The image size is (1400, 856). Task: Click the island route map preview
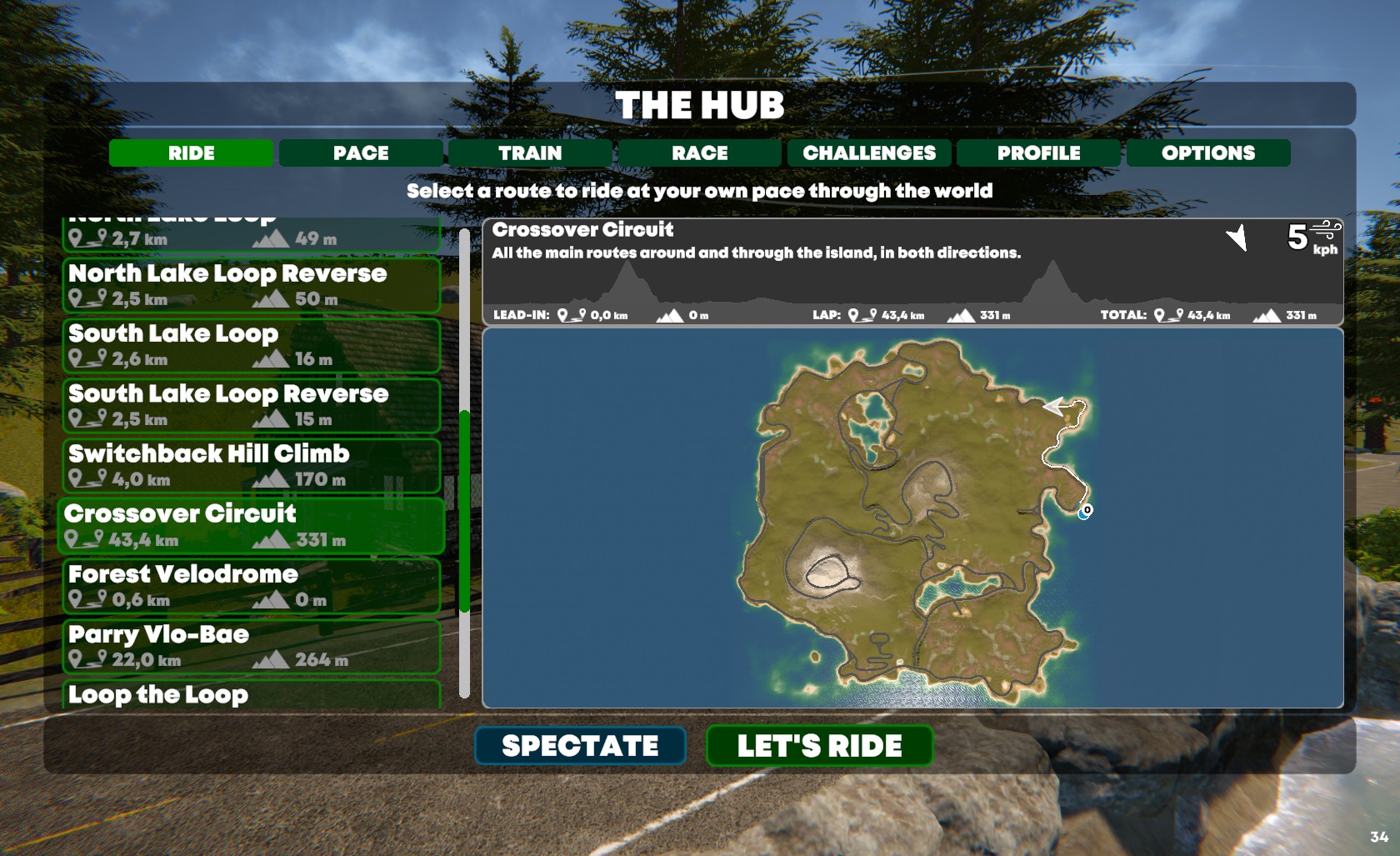click(912, 518)
